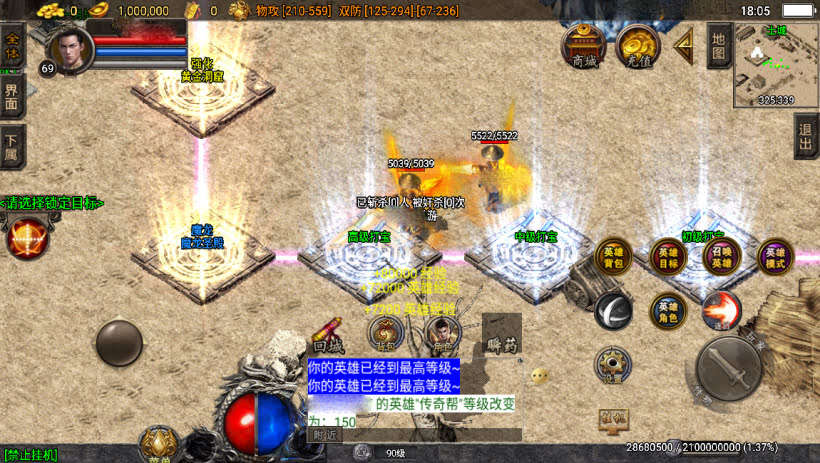The height and width of the screenshot is (463, 820).
Task: Collapse the top-right menu arrow
Action: click(x=684, y=45)
